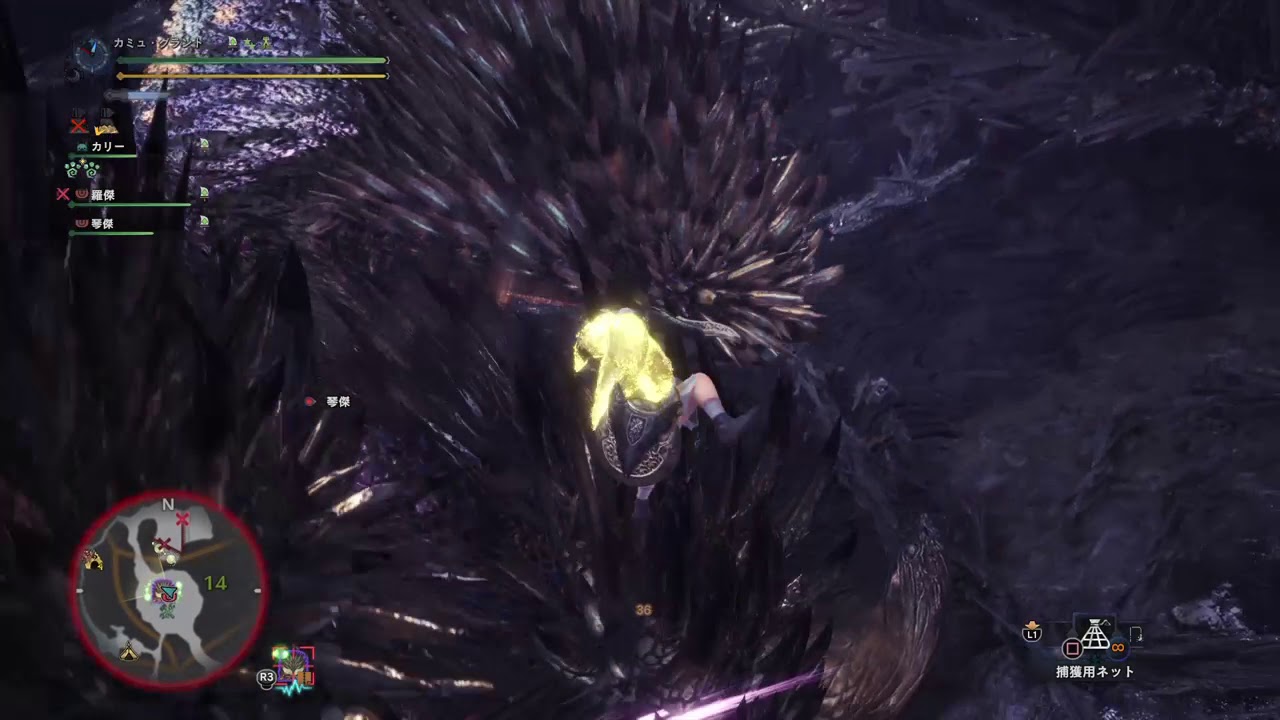Click the slinger ammo slot beside the item bar
The width and height of the screenshot is (1280, 720).
pyautogui.click(x=1137, y=633)
